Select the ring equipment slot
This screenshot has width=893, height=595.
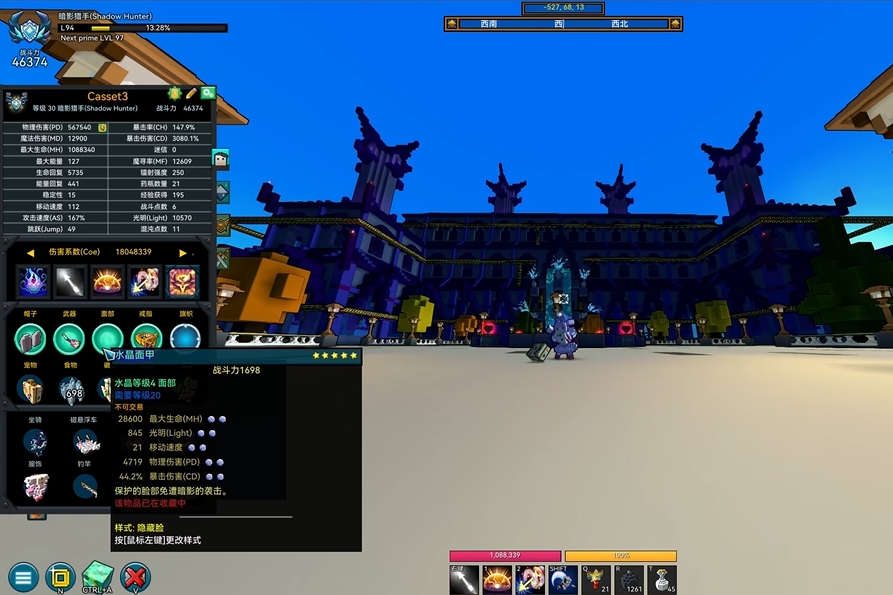[x=146, y=338]
